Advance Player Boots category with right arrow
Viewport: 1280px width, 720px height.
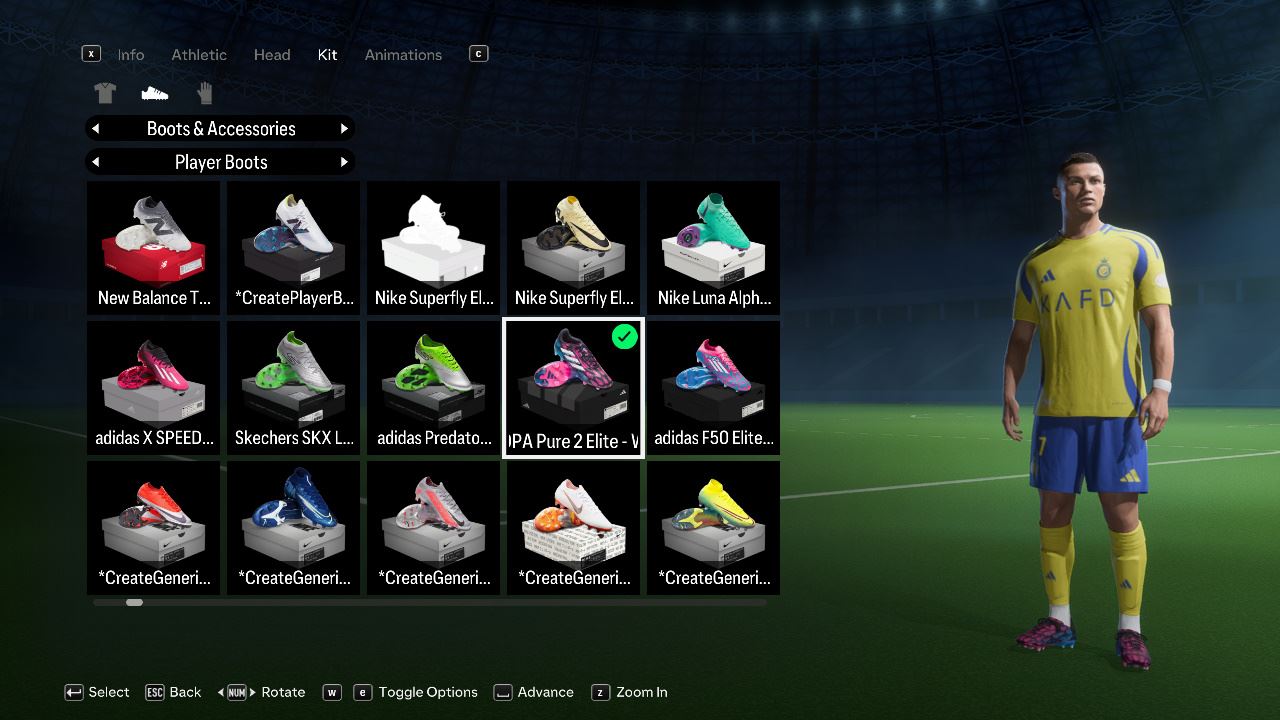[x=344, y=162]
